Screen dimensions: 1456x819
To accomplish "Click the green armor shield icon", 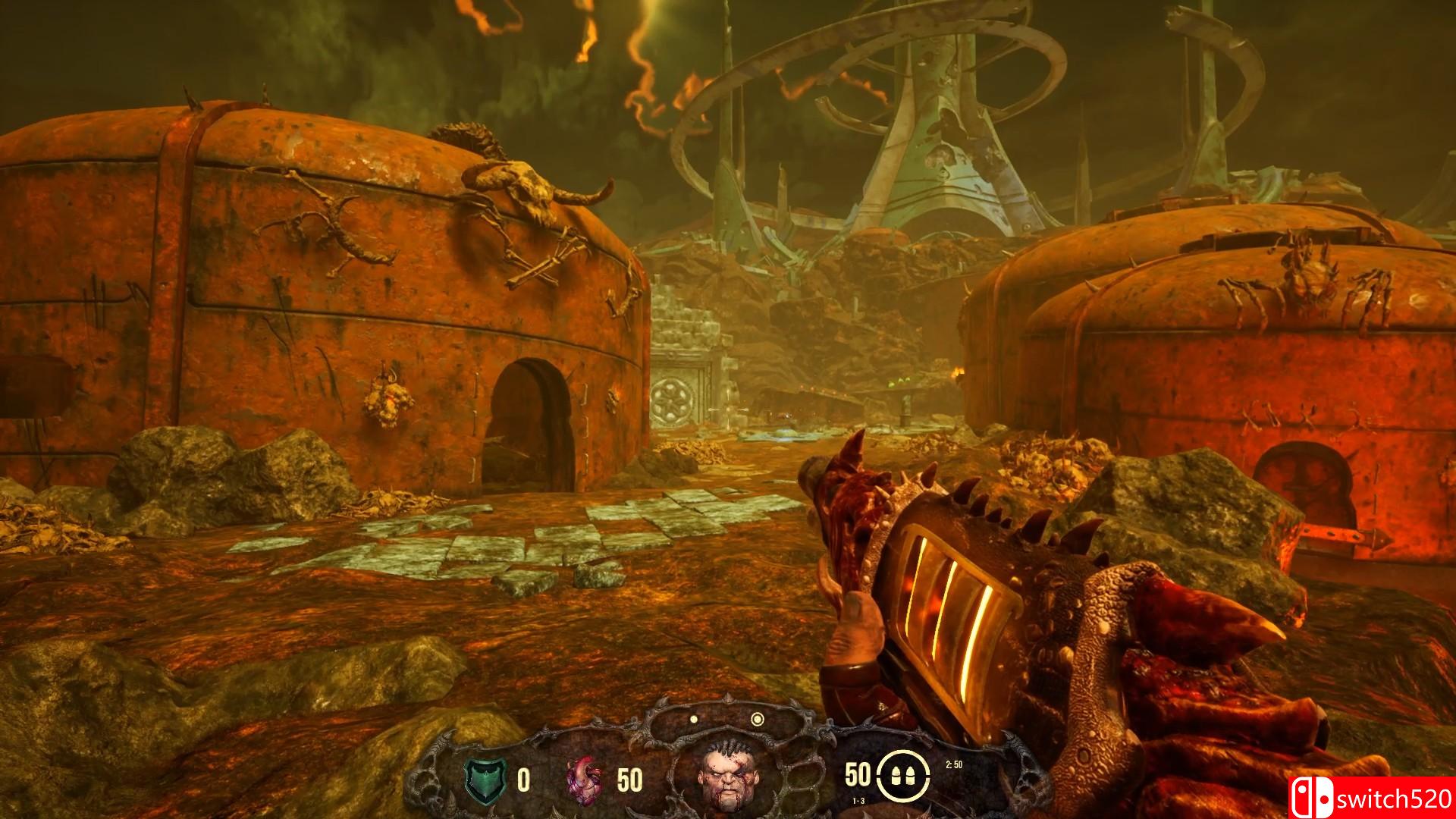I will point(482,779).
